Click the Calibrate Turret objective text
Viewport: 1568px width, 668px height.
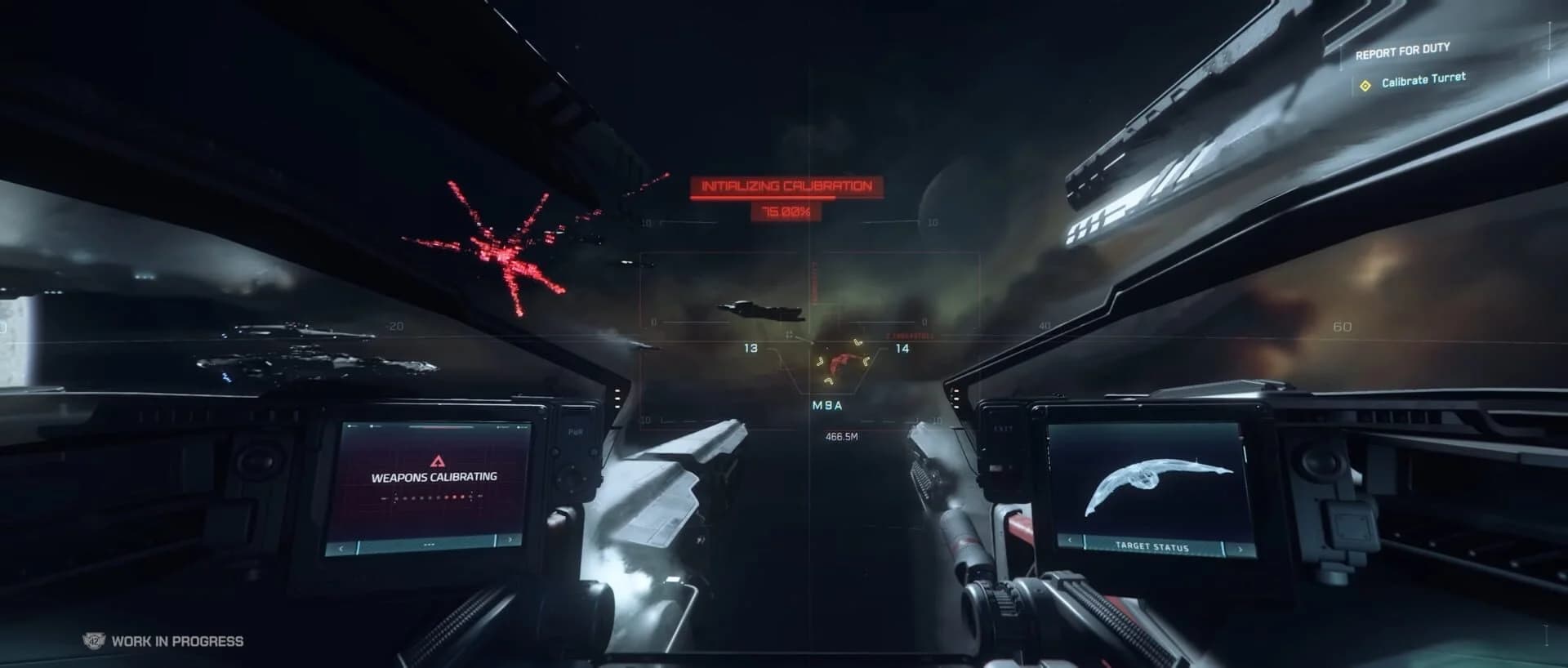tap(1423, 79)
